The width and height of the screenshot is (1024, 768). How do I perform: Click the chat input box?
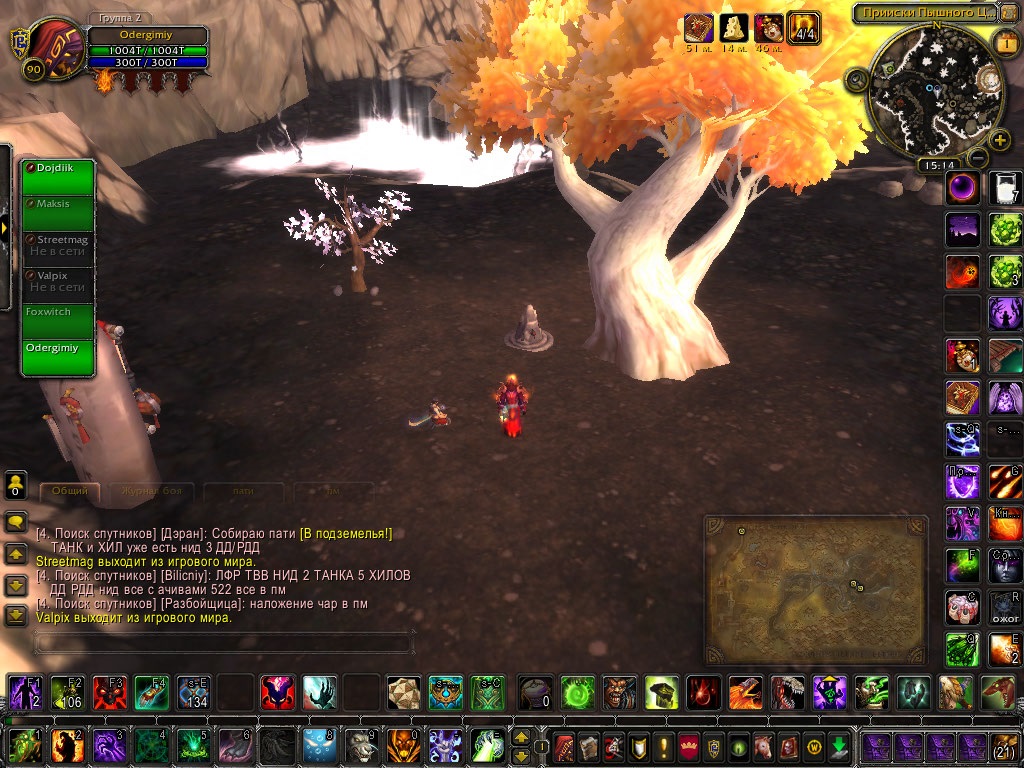[222, 641]
